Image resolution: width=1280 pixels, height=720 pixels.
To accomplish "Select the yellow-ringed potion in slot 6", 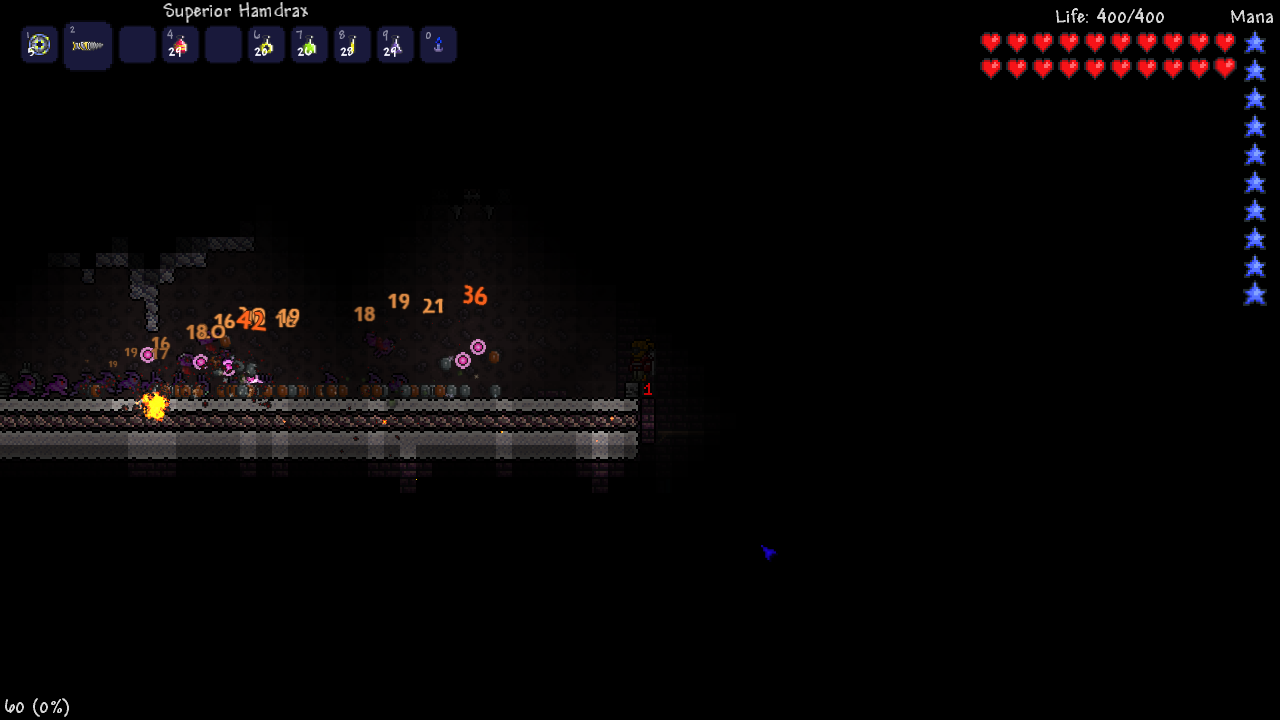I will (x=266, y=45).
